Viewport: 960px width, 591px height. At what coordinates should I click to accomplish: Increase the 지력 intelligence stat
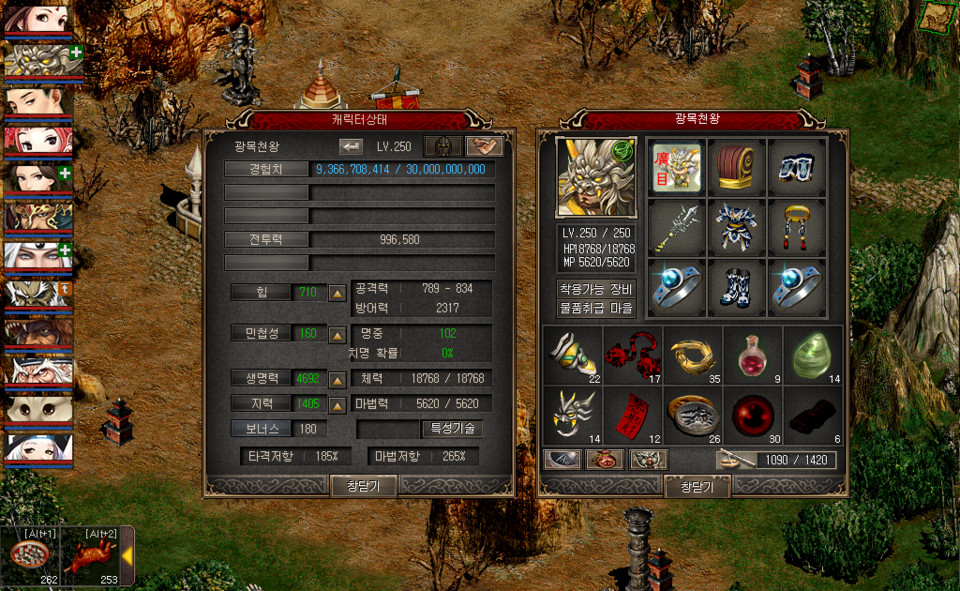point(338,404)
